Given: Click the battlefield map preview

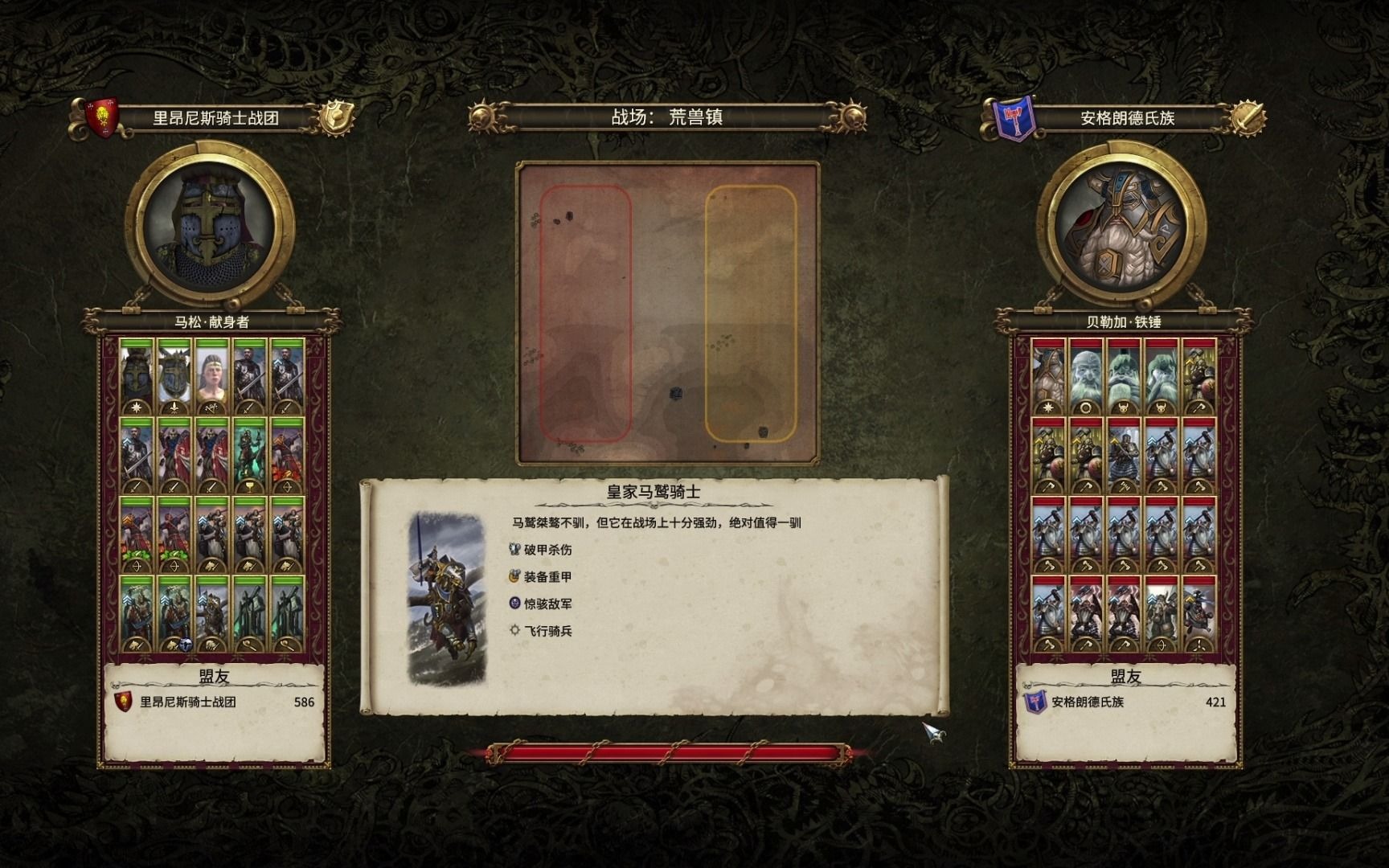Looking at the screenshot, I should (668, 313).
